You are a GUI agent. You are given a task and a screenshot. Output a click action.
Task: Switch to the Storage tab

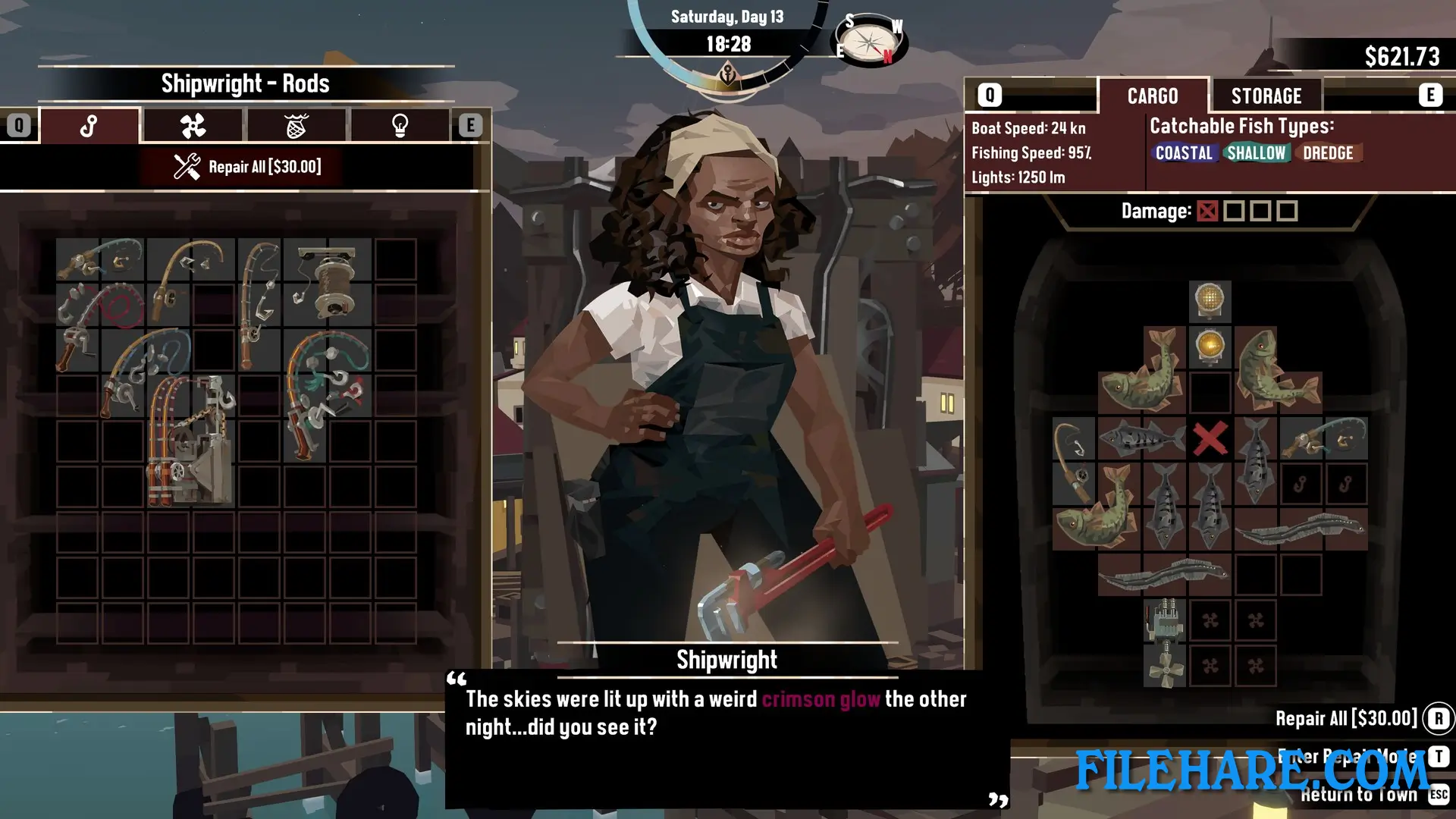[1265, 95]
